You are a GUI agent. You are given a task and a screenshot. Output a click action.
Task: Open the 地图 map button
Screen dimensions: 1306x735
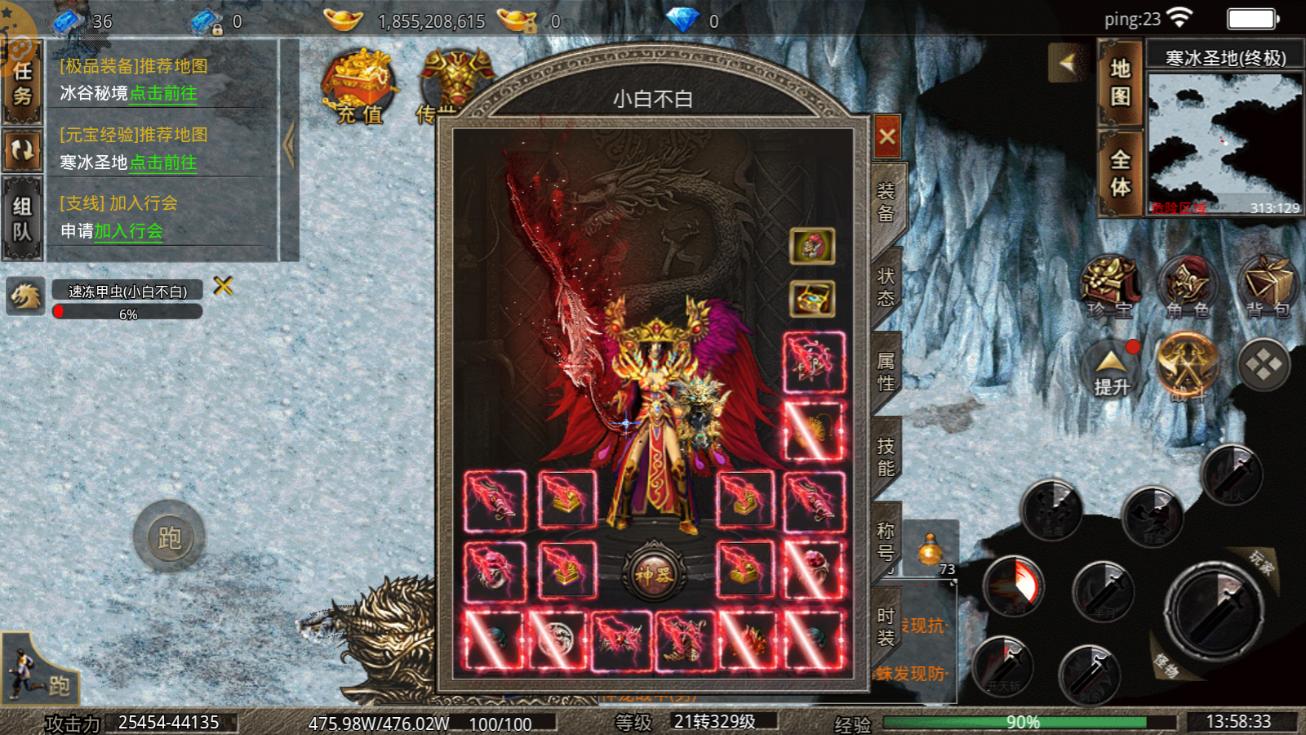click(x=1120, y=83)
